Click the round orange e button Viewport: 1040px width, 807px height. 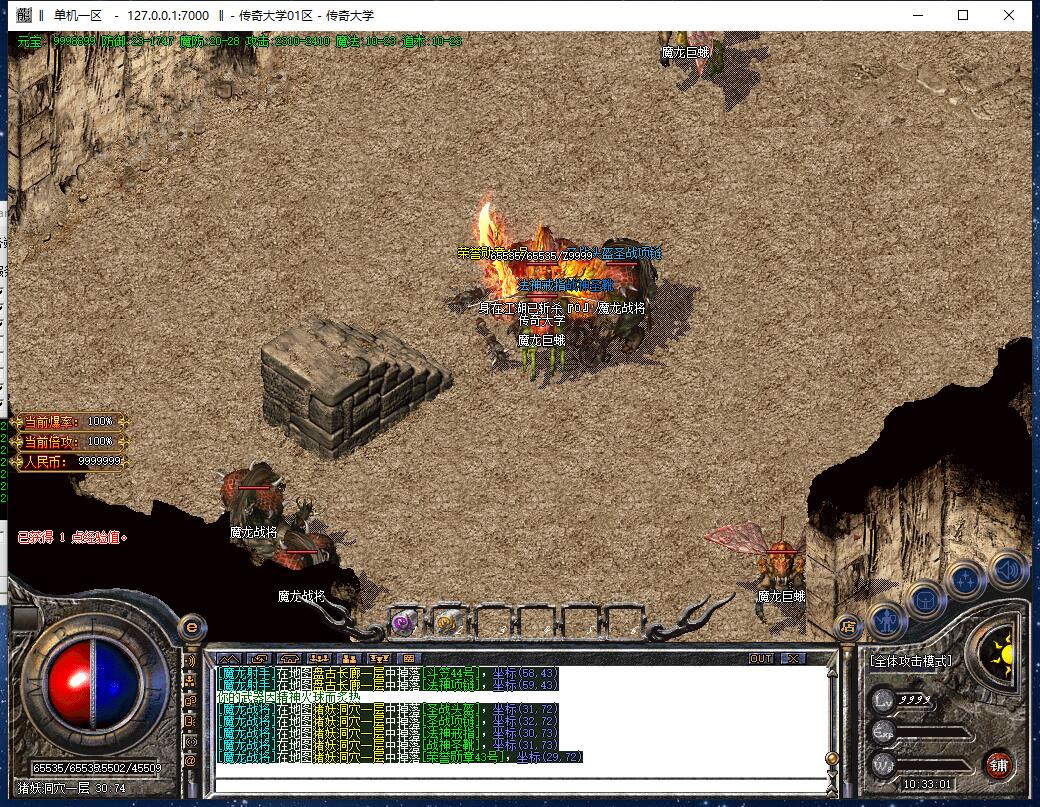pos(191,627)
